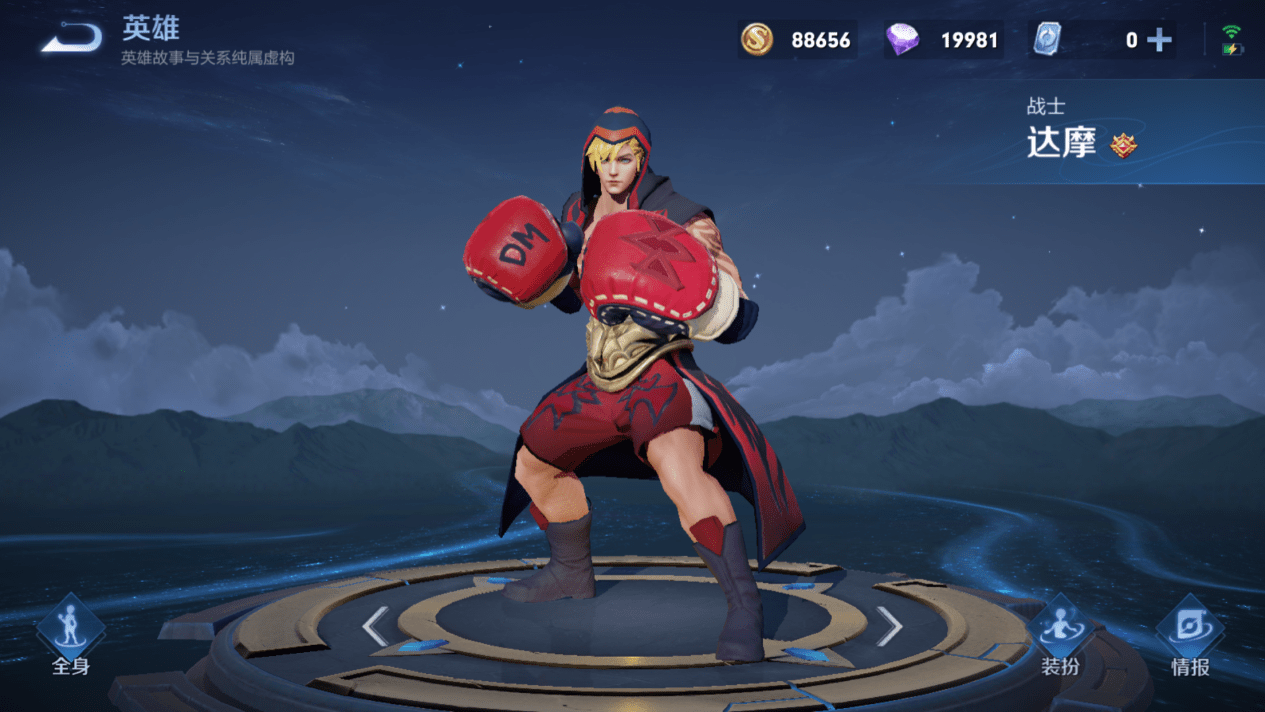Show the next hero with right arrow
Screen dimensions: 1265x712
(889, 627)
